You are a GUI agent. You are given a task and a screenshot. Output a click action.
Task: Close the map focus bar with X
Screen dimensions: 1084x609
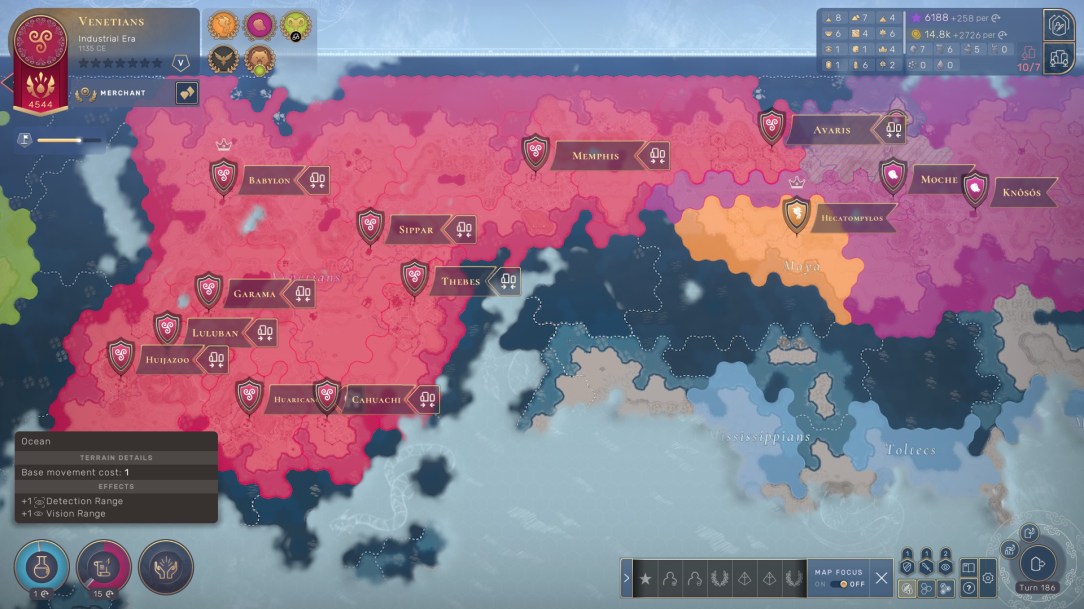[881, 577]
